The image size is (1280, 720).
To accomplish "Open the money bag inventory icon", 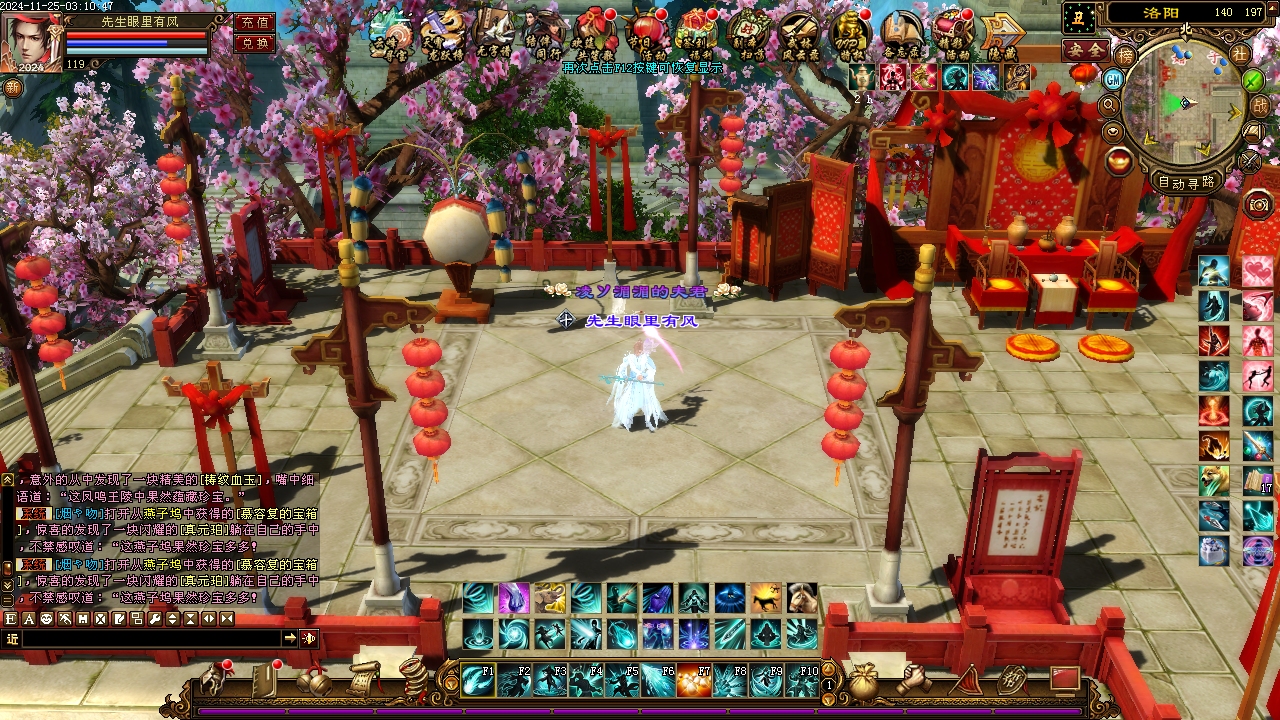I will click(864, 681).
